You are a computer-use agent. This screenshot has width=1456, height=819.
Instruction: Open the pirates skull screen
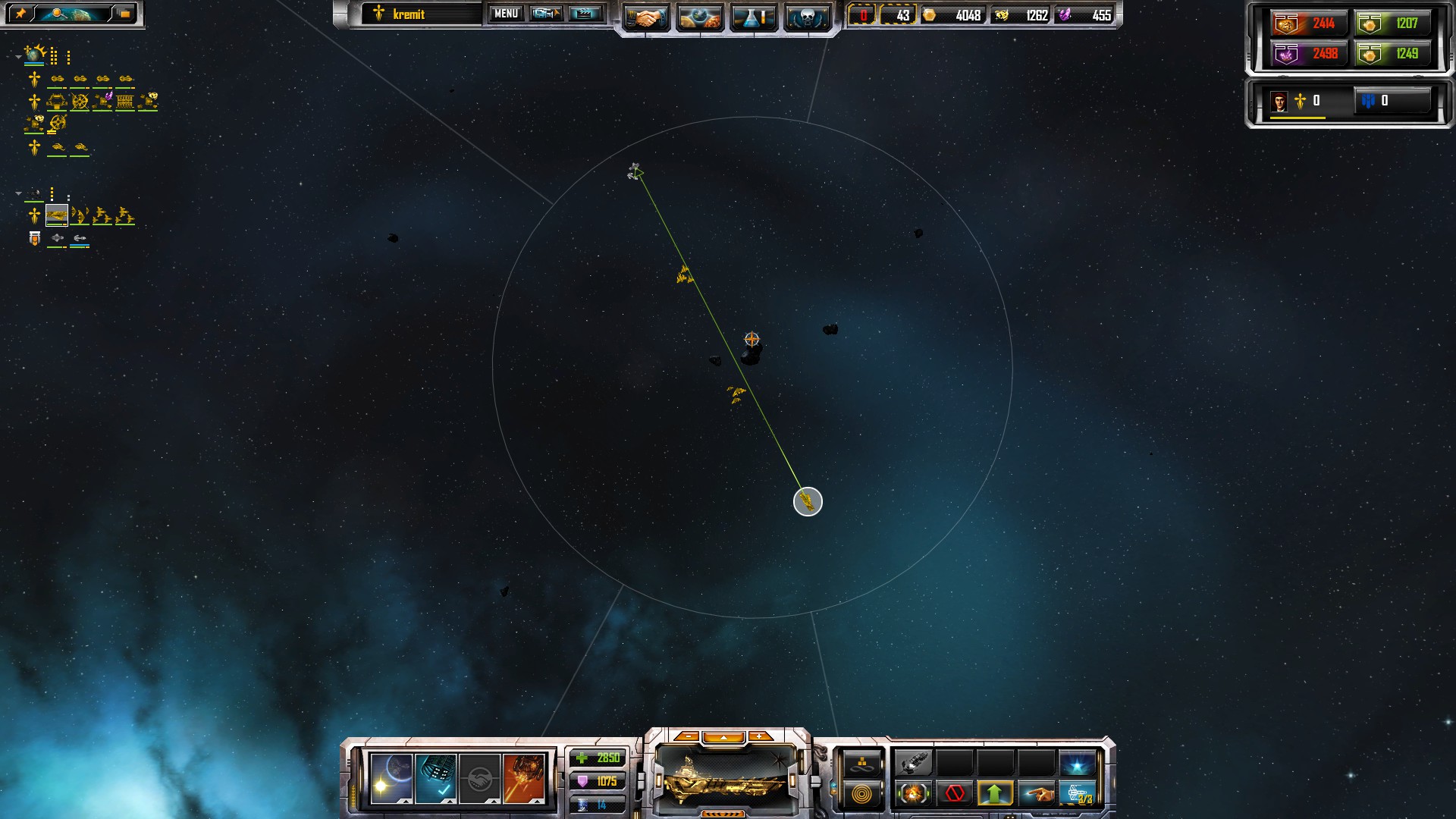coord(807,17)
